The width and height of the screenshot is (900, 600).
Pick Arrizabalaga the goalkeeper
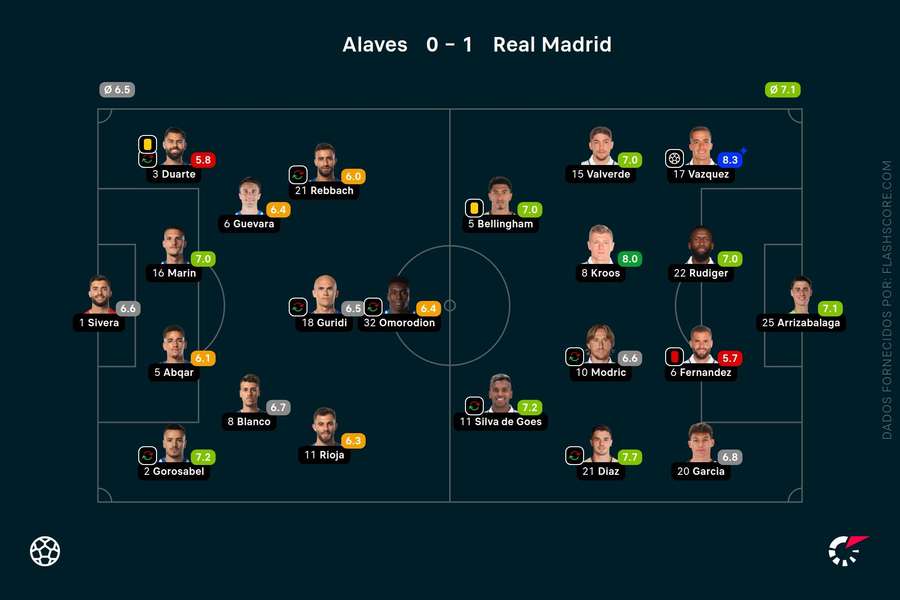pos(800,296)
